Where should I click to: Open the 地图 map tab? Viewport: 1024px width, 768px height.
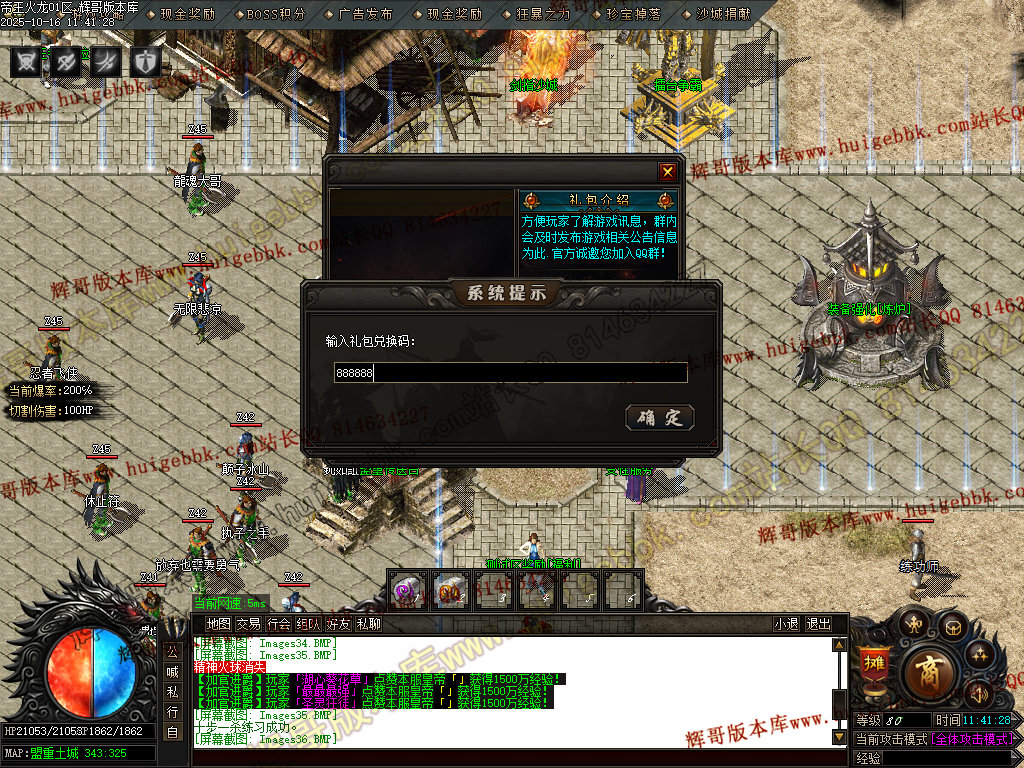218,624
